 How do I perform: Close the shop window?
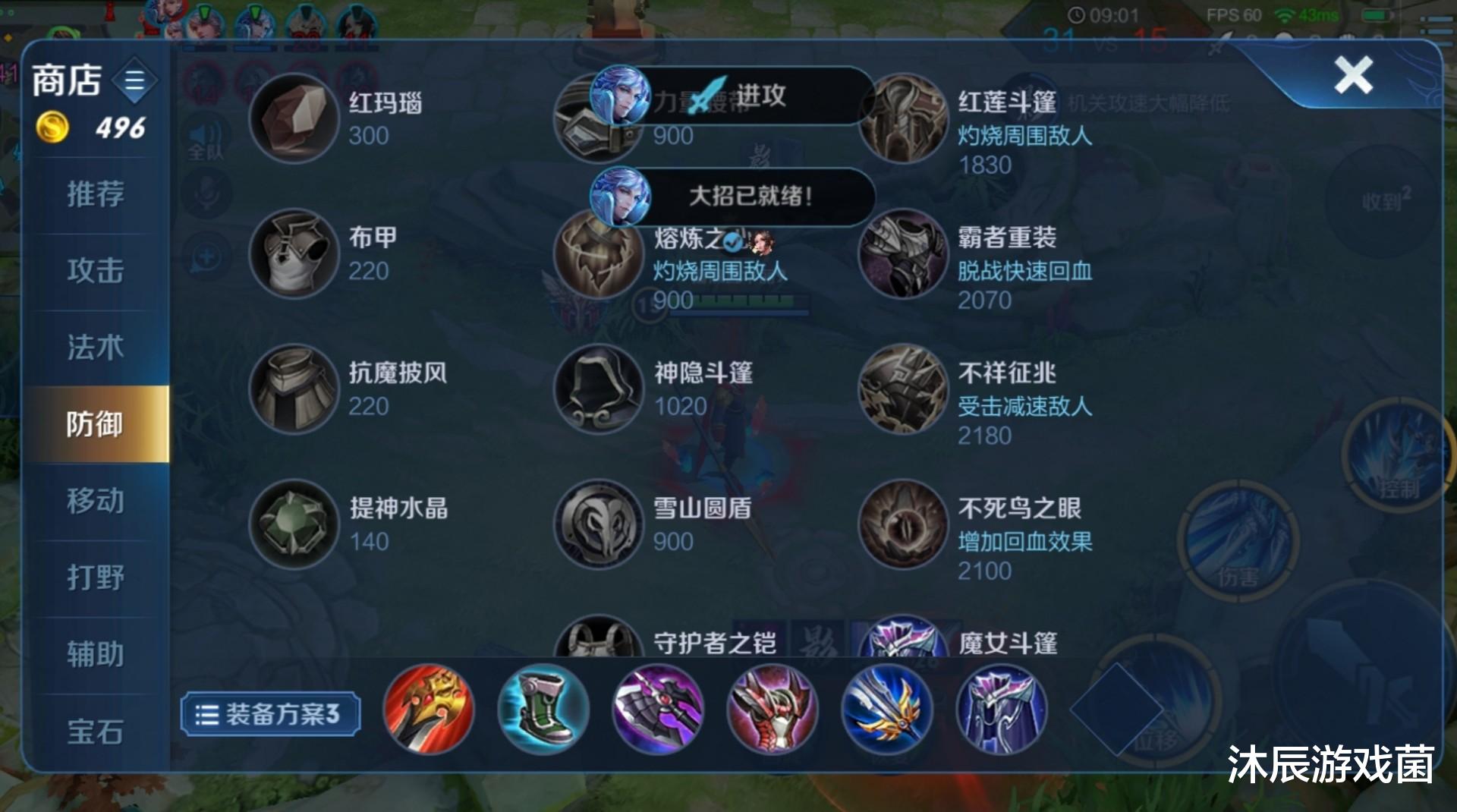tap(1354, 76)
